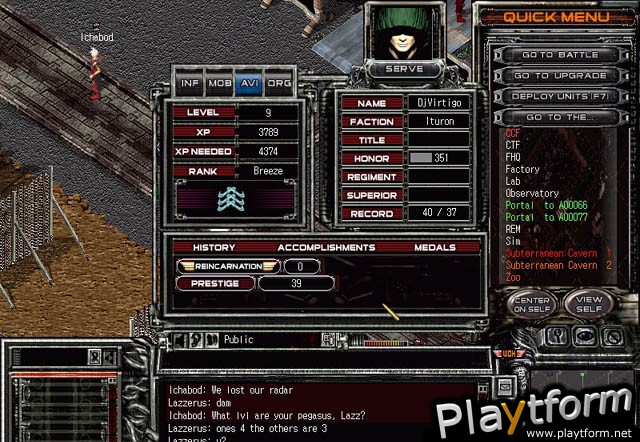
Task: Open the Medals section
Action: tap(433, 247)
